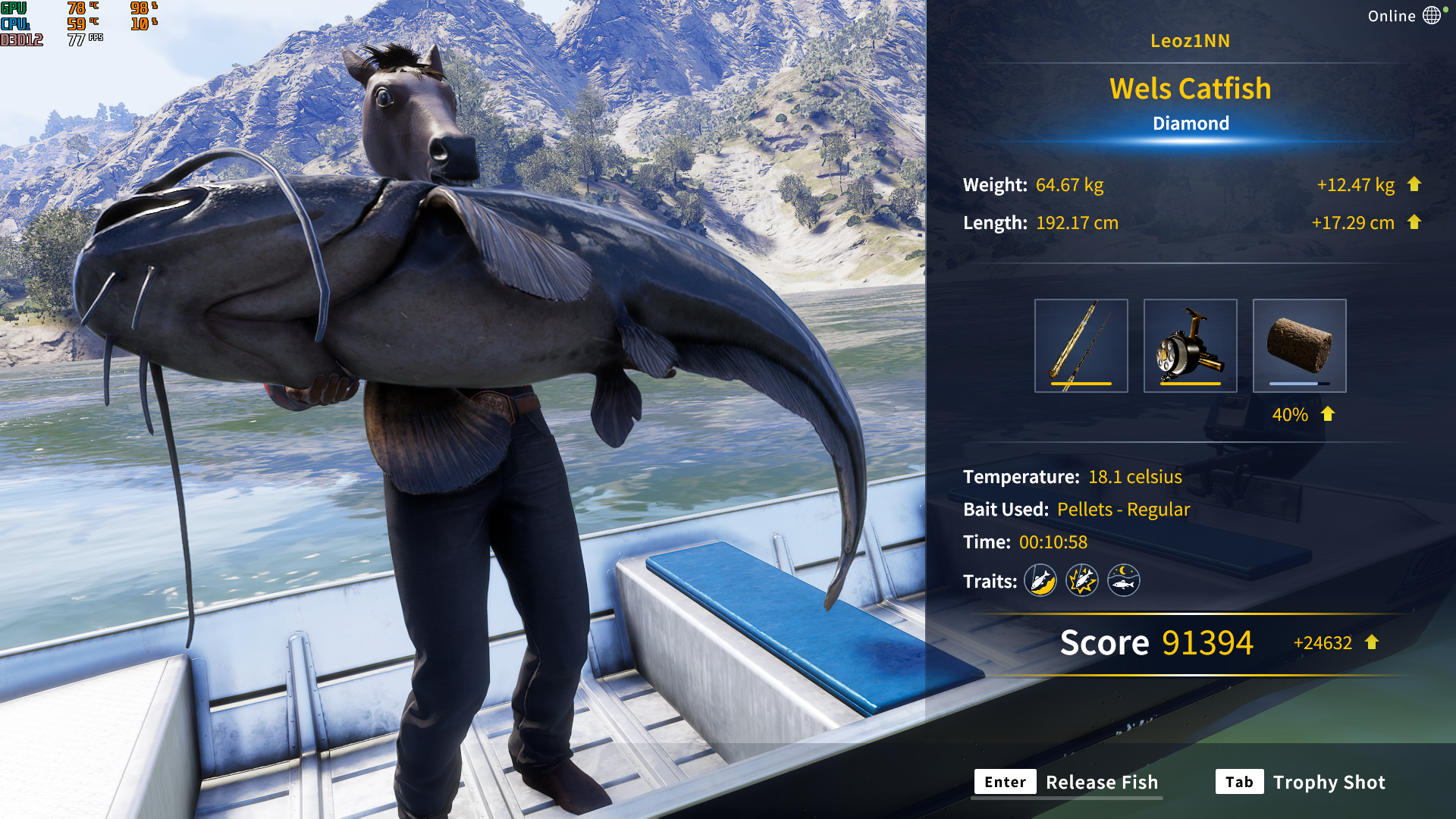Inspect the moon and fish trait icon

point(1123,581)
